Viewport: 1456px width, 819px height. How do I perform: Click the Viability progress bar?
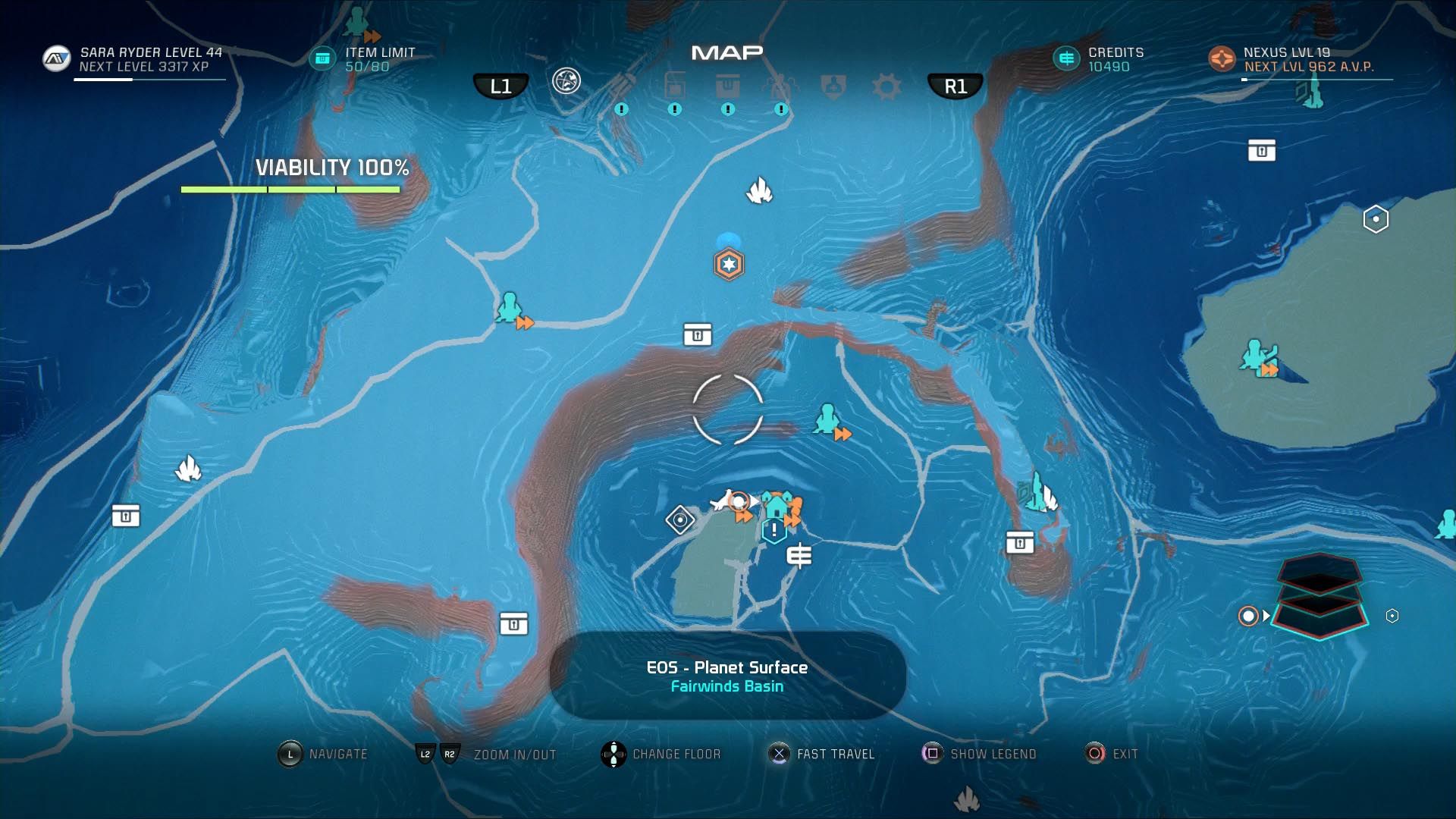[x=290, y=189]
